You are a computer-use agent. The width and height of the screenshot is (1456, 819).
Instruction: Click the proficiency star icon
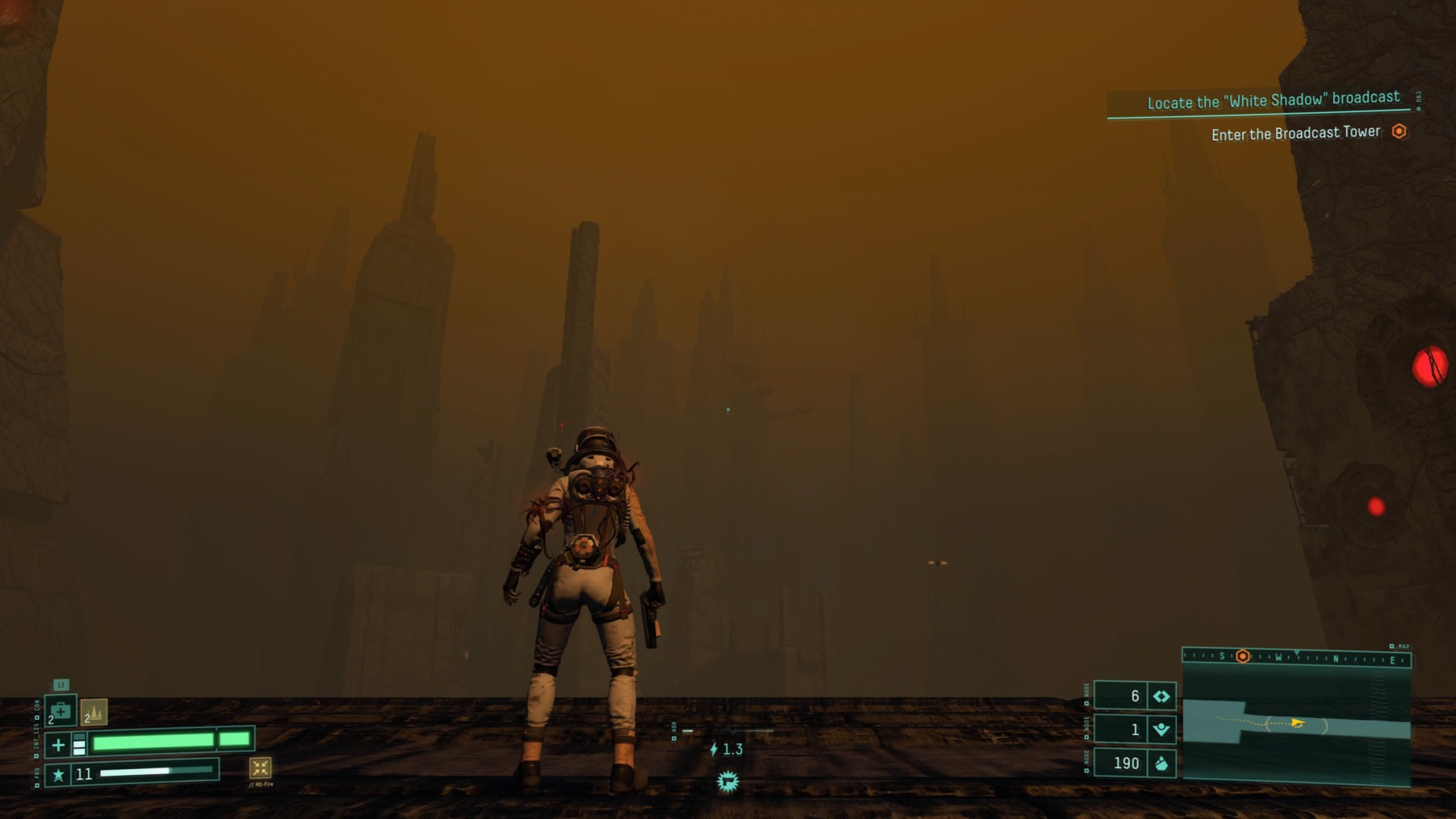point(59,775)
